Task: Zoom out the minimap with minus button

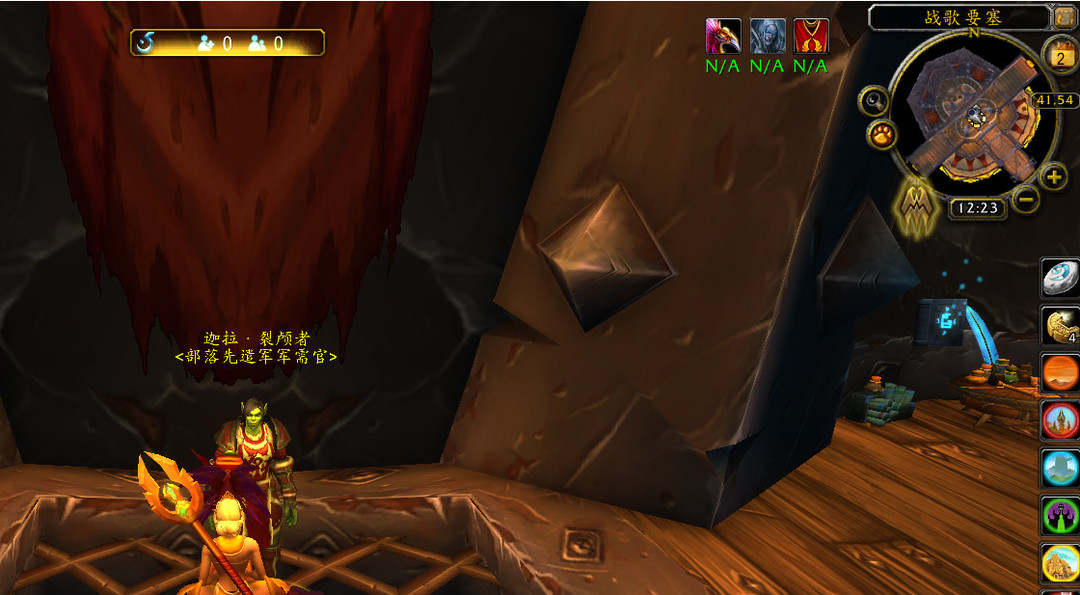Action: click(x=1025, y=198)
